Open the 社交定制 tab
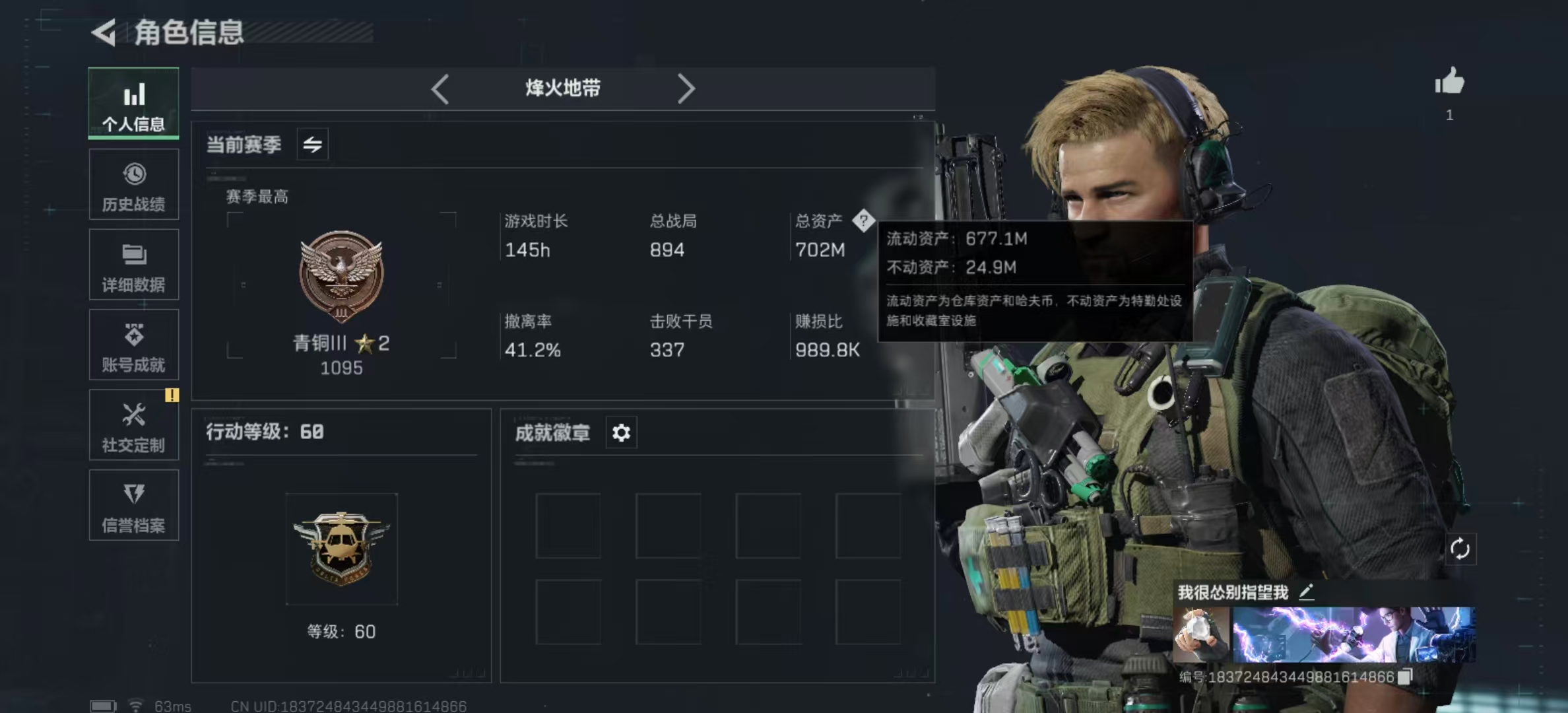 pyautogui.click(x=133, y=424)
